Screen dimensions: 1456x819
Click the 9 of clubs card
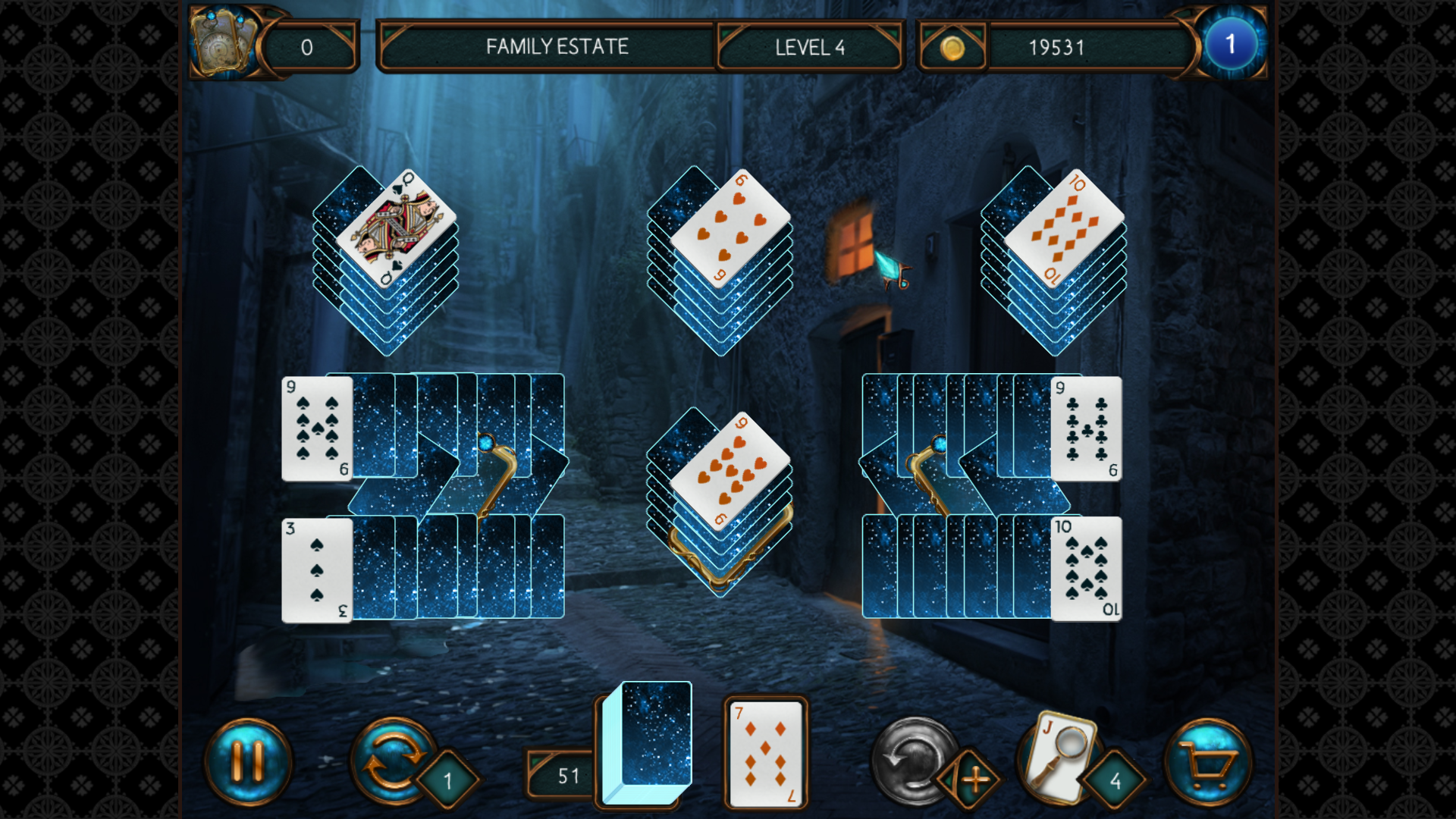click(1084, 428)
